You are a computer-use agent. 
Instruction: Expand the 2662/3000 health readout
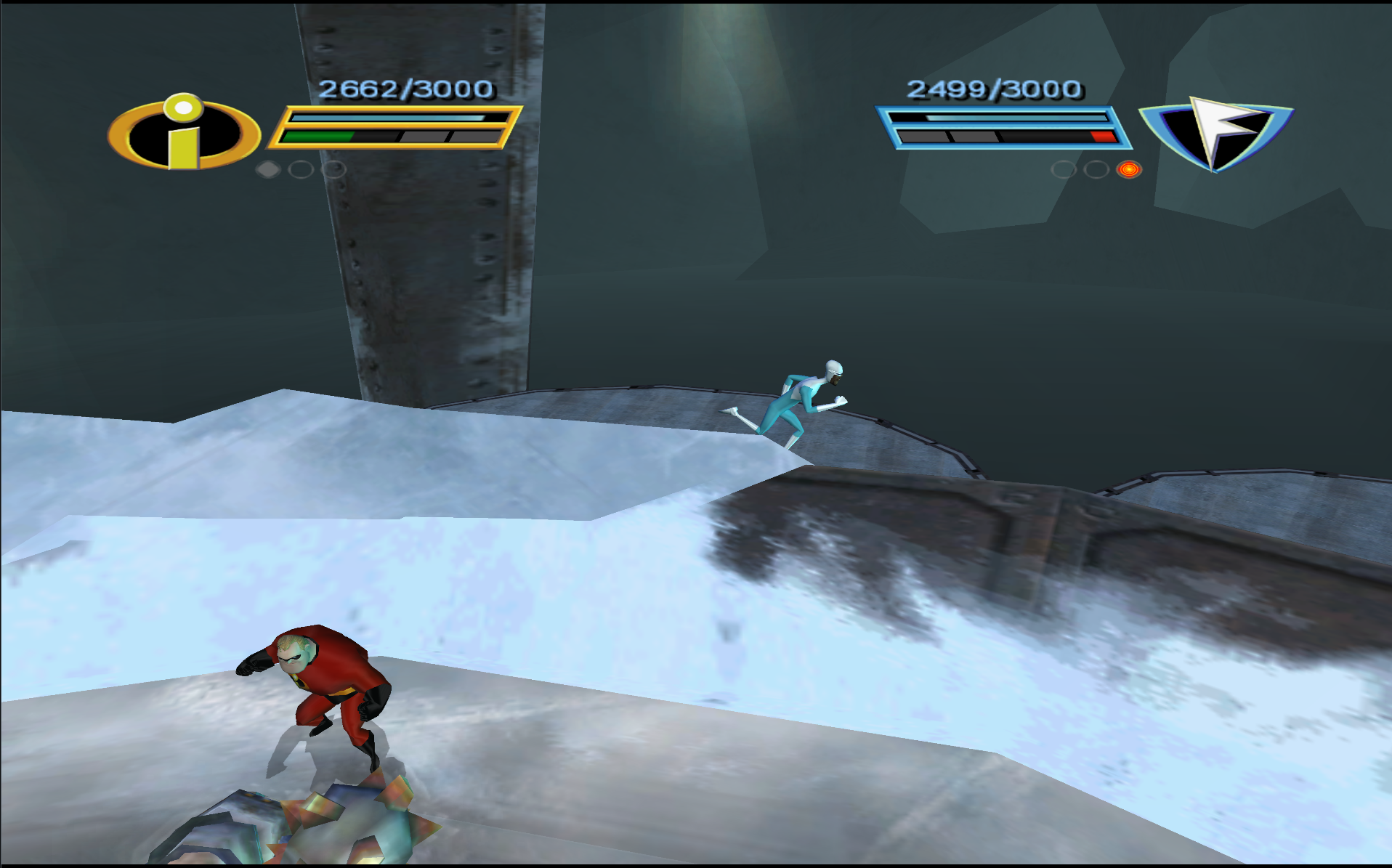[407, 89]
